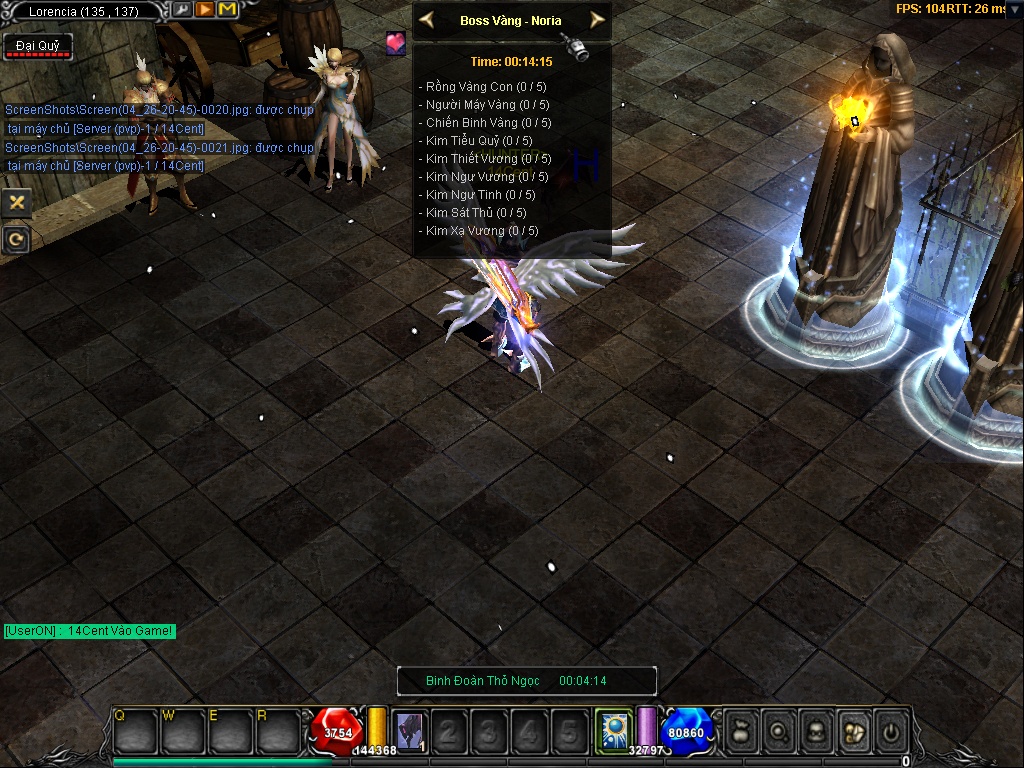
Task: Click the Binh Đoàn Thỏ Ngọc event banner
Action: click(x=527, y=681)
